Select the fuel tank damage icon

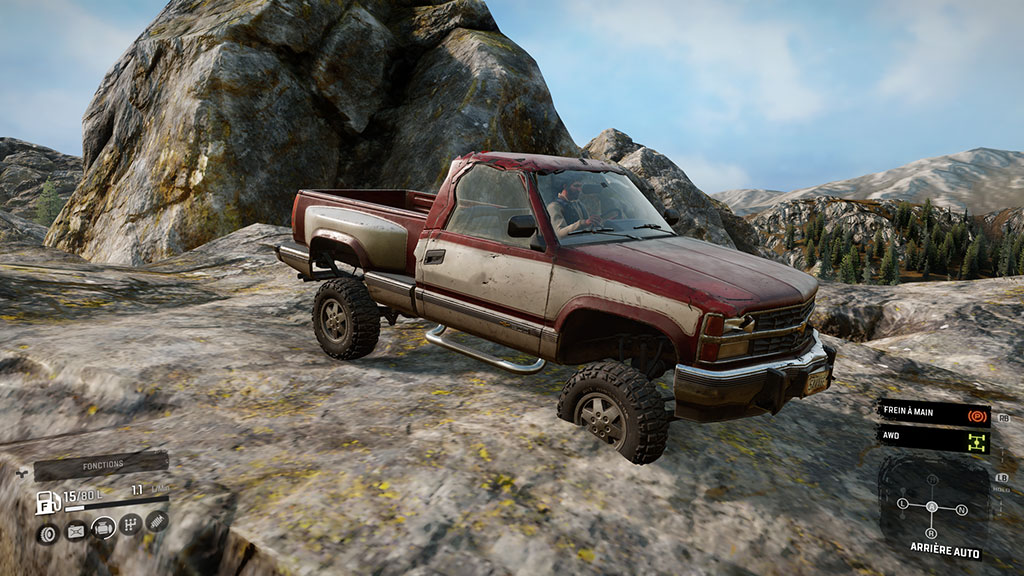click(x=75, y=532)
